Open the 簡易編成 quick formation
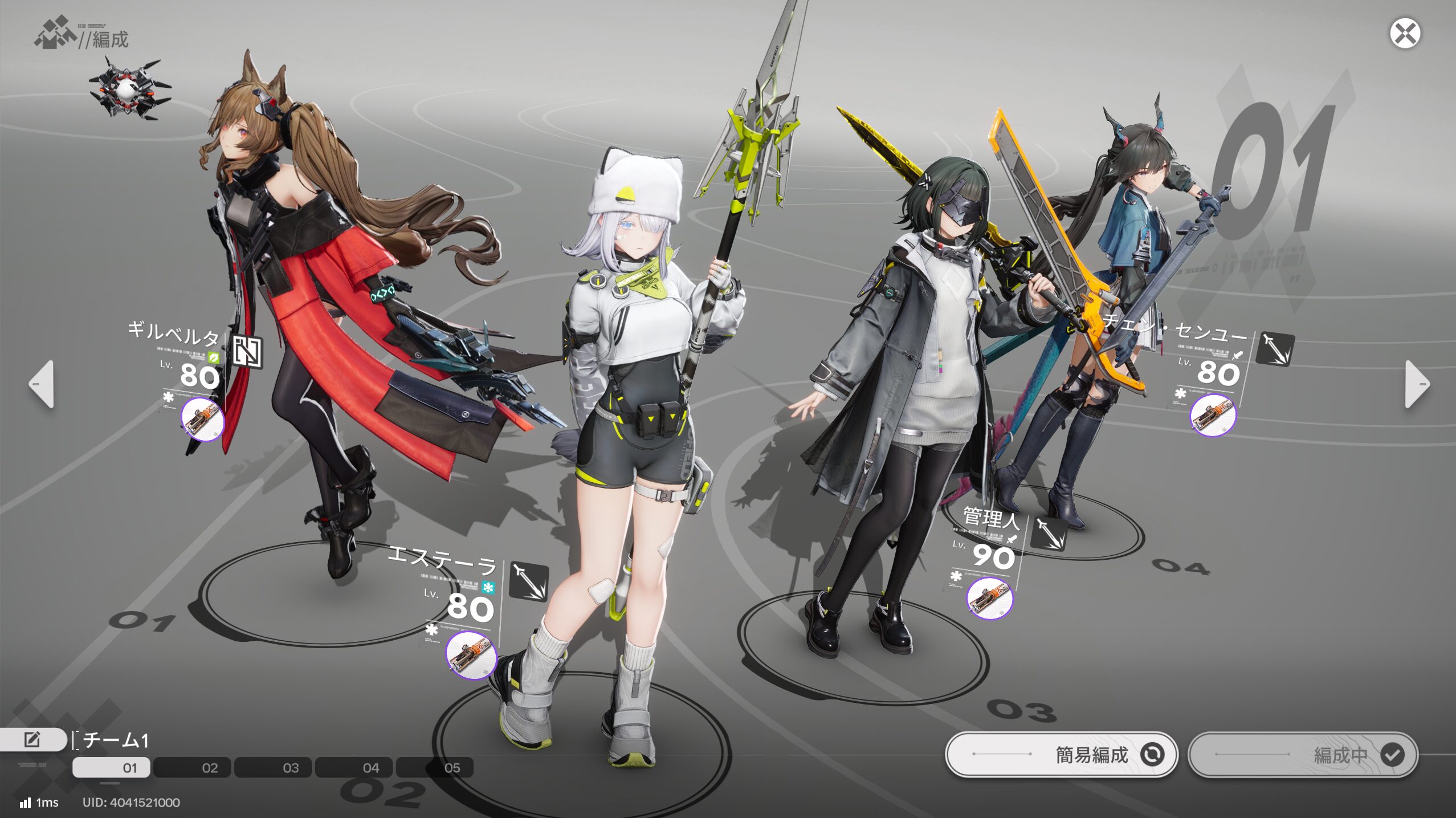The image size is (1456, 818). [x=1061, y=754]
